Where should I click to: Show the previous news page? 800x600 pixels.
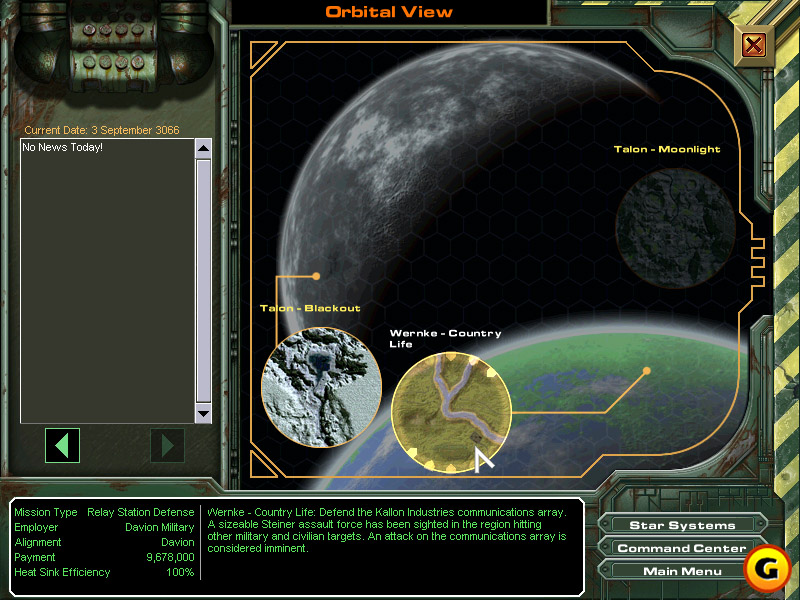62,445
